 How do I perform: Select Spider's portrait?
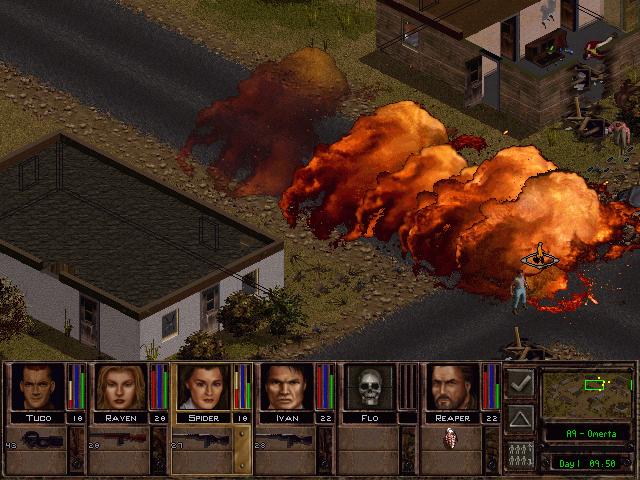click(x=202, y=387)
